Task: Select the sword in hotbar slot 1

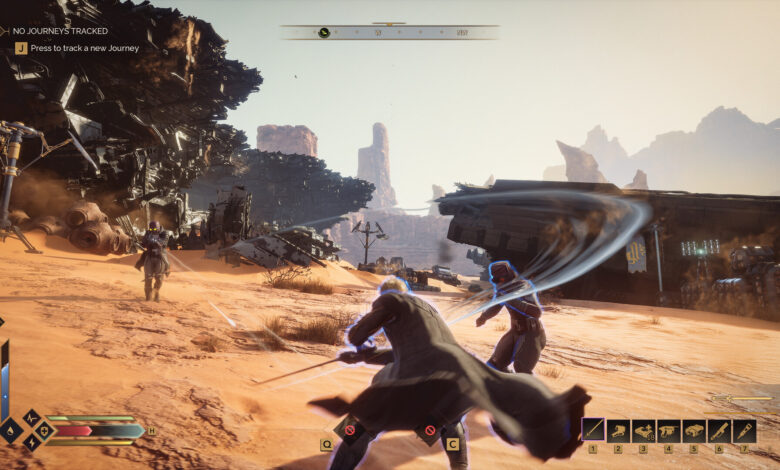Action: tap(593, 430)
